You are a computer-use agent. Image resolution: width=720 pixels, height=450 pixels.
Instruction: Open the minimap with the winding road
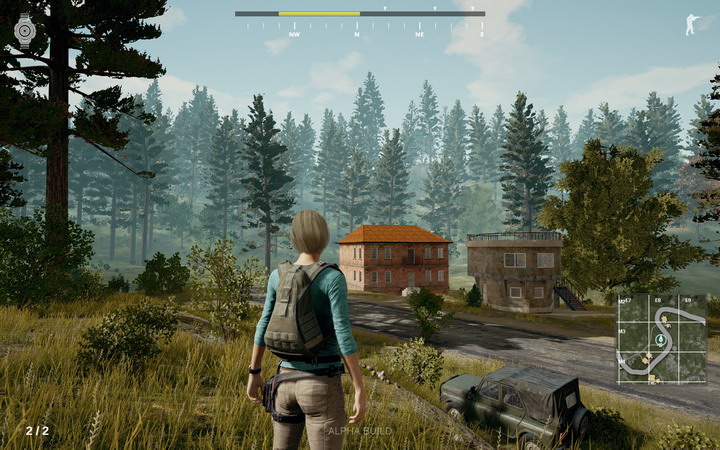point(661,338)
